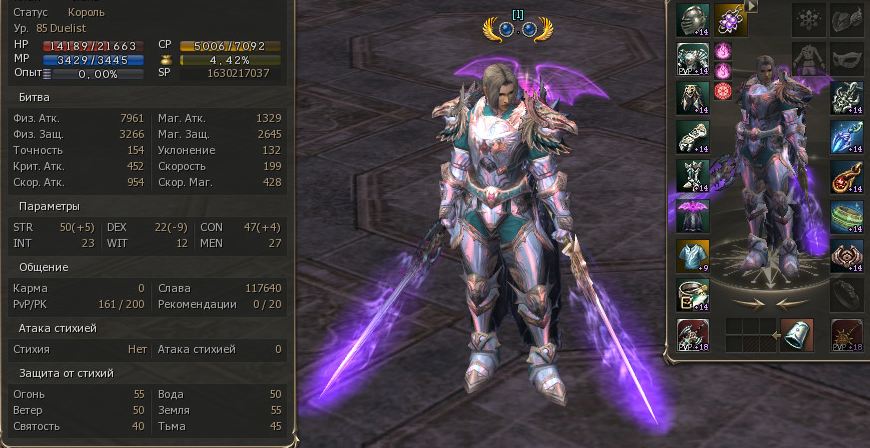Click the left PVP +18 weapon slot

[693, 334]
